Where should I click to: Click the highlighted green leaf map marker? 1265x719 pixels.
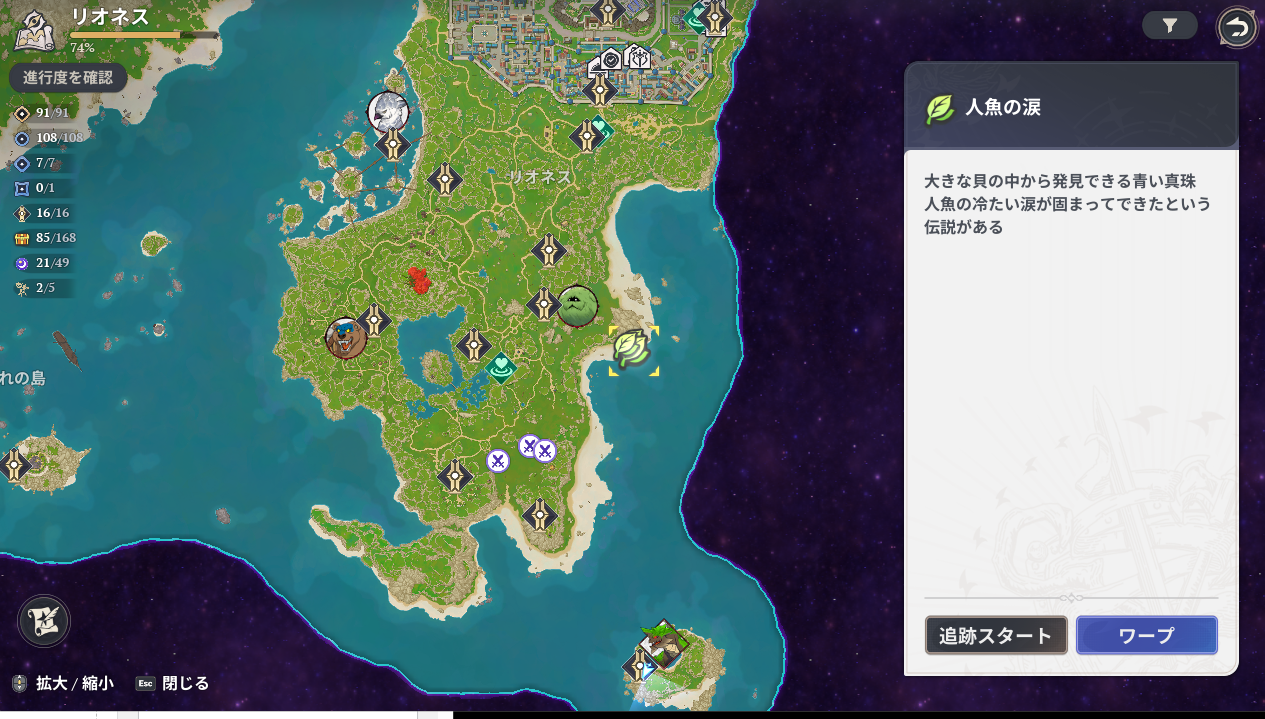click(x=633, y=350)
